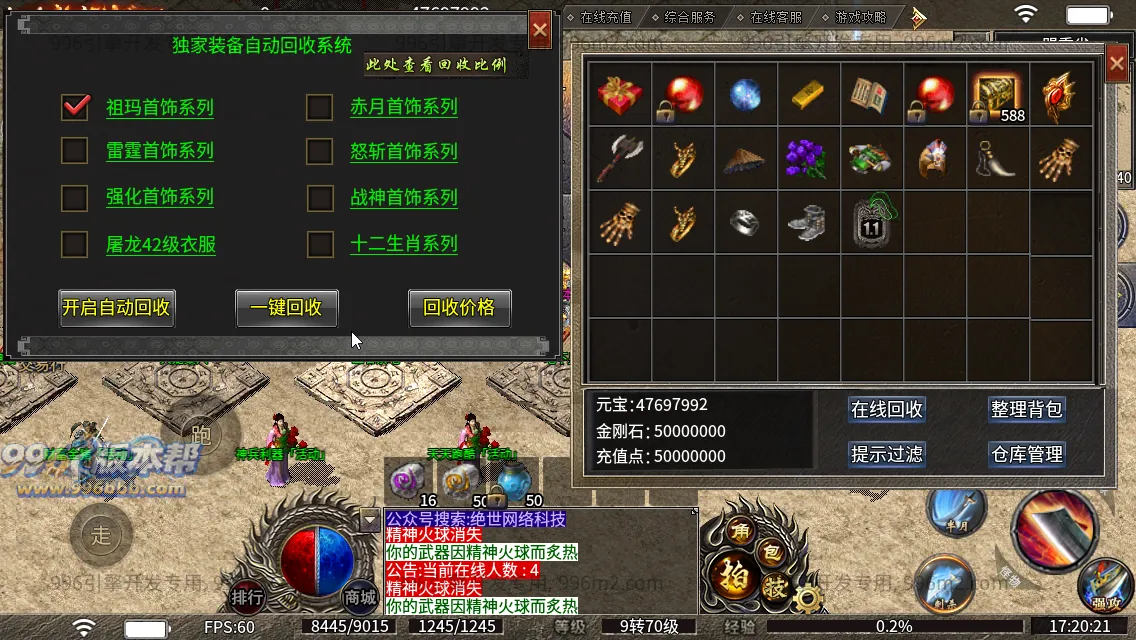Open the 回收价格 list
This screenshot has width=1136, height=640.
(459, 308)
